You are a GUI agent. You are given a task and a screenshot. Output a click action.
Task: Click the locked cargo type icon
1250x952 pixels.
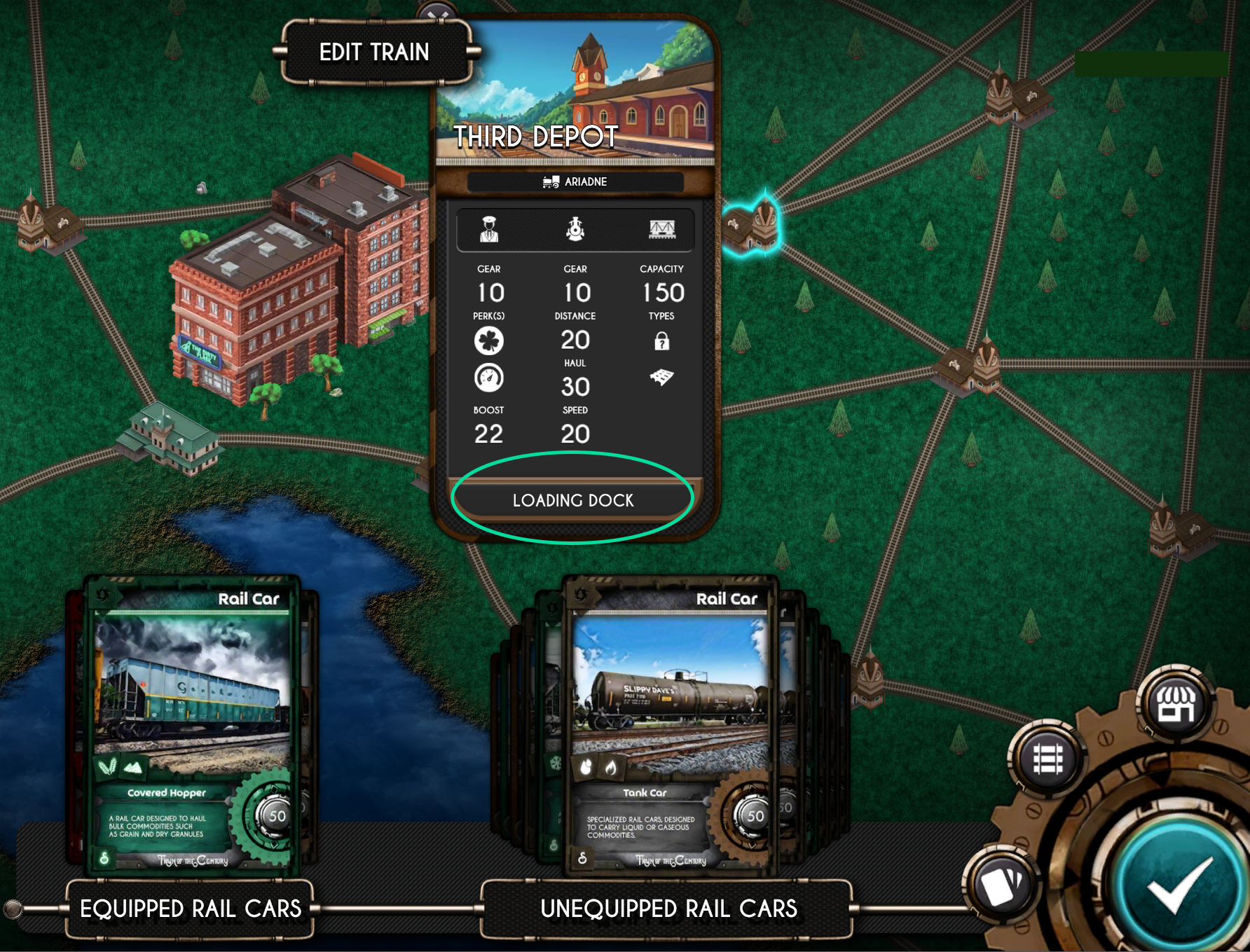pyautogui.click(x=661, y=341)
